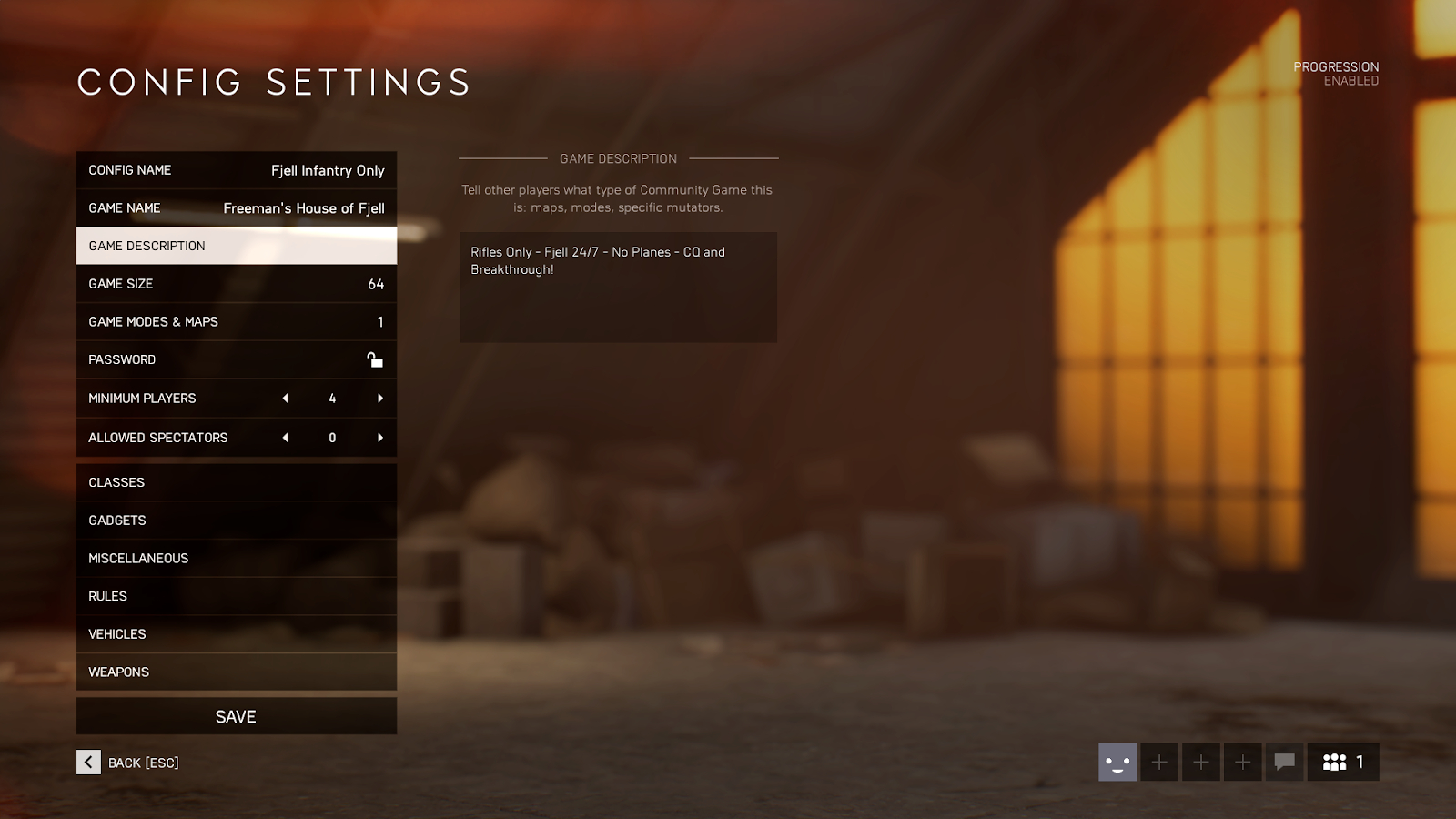Edit the Config Name field
The image size is (1456, 819).
pyautogui.click(x=236, y=170)
